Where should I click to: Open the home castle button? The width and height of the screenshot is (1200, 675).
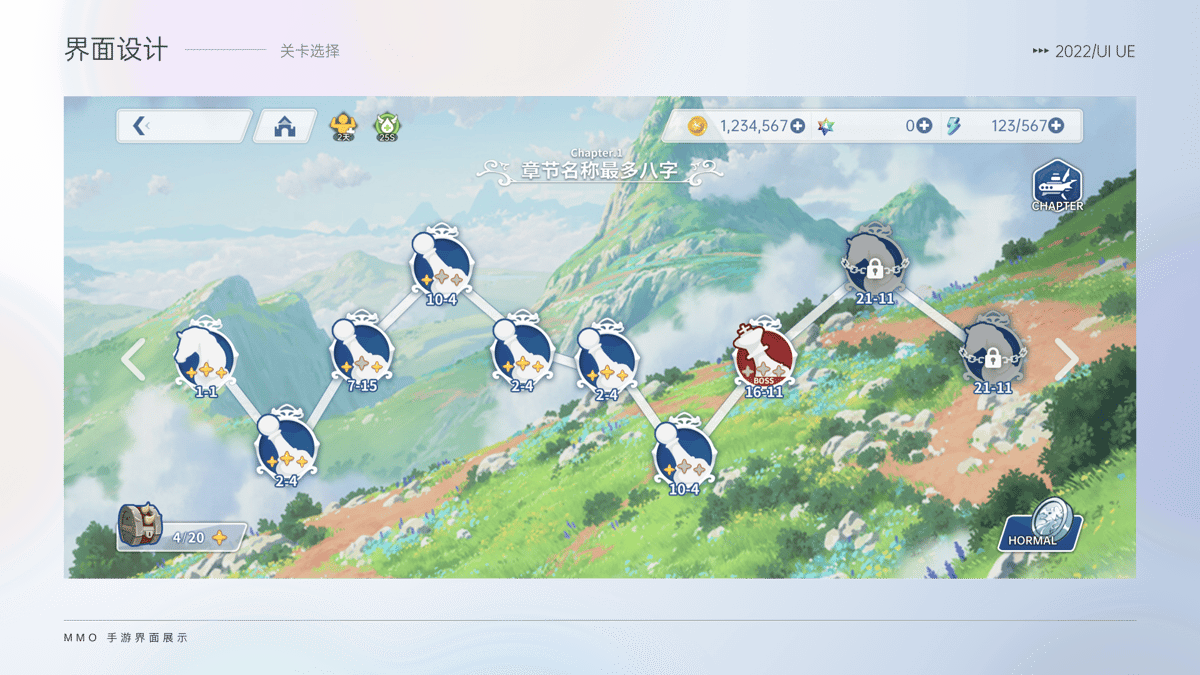point(285,126)
